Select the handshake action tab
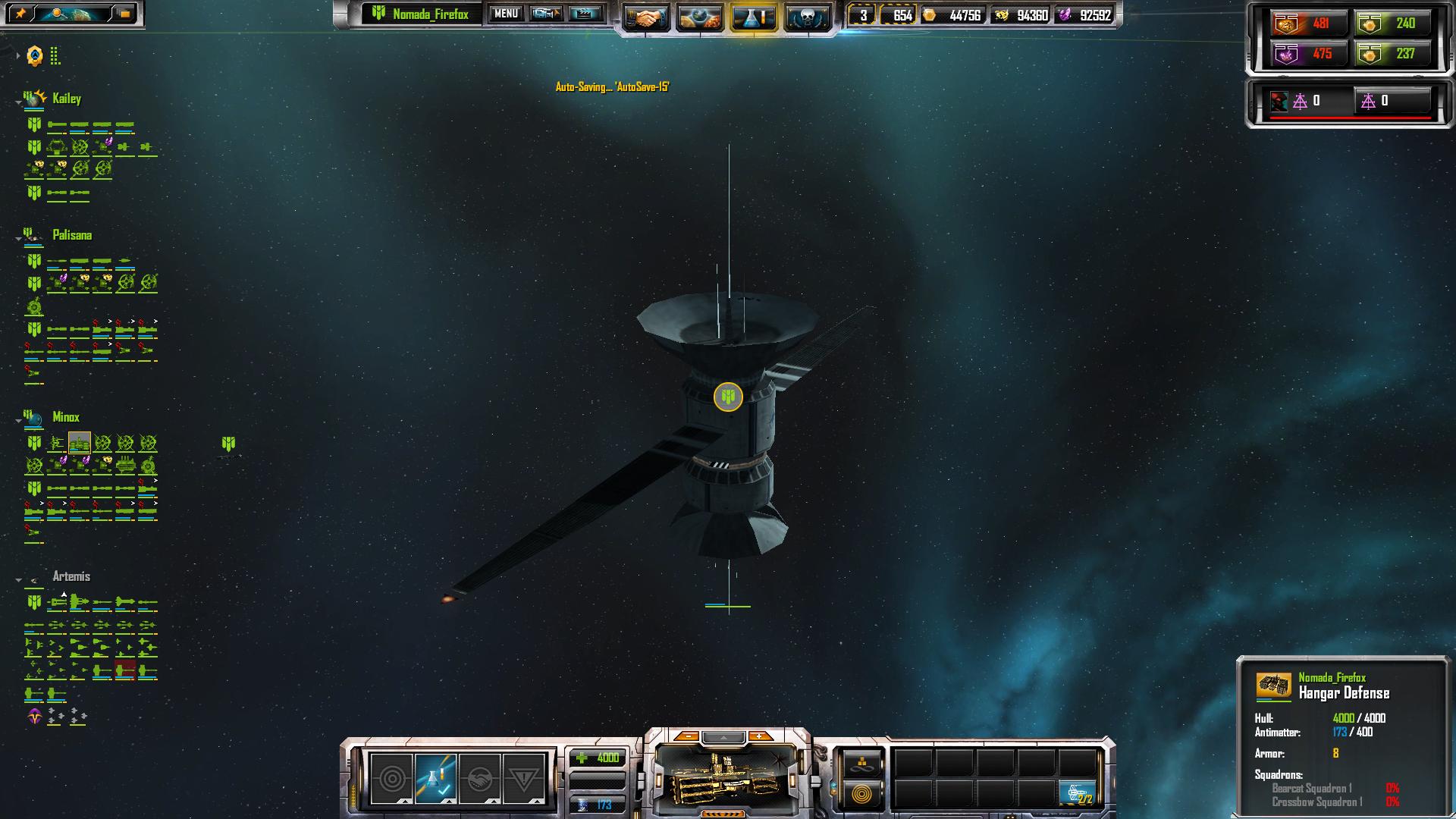1456x819 pixels. click(x=479, y=779)
